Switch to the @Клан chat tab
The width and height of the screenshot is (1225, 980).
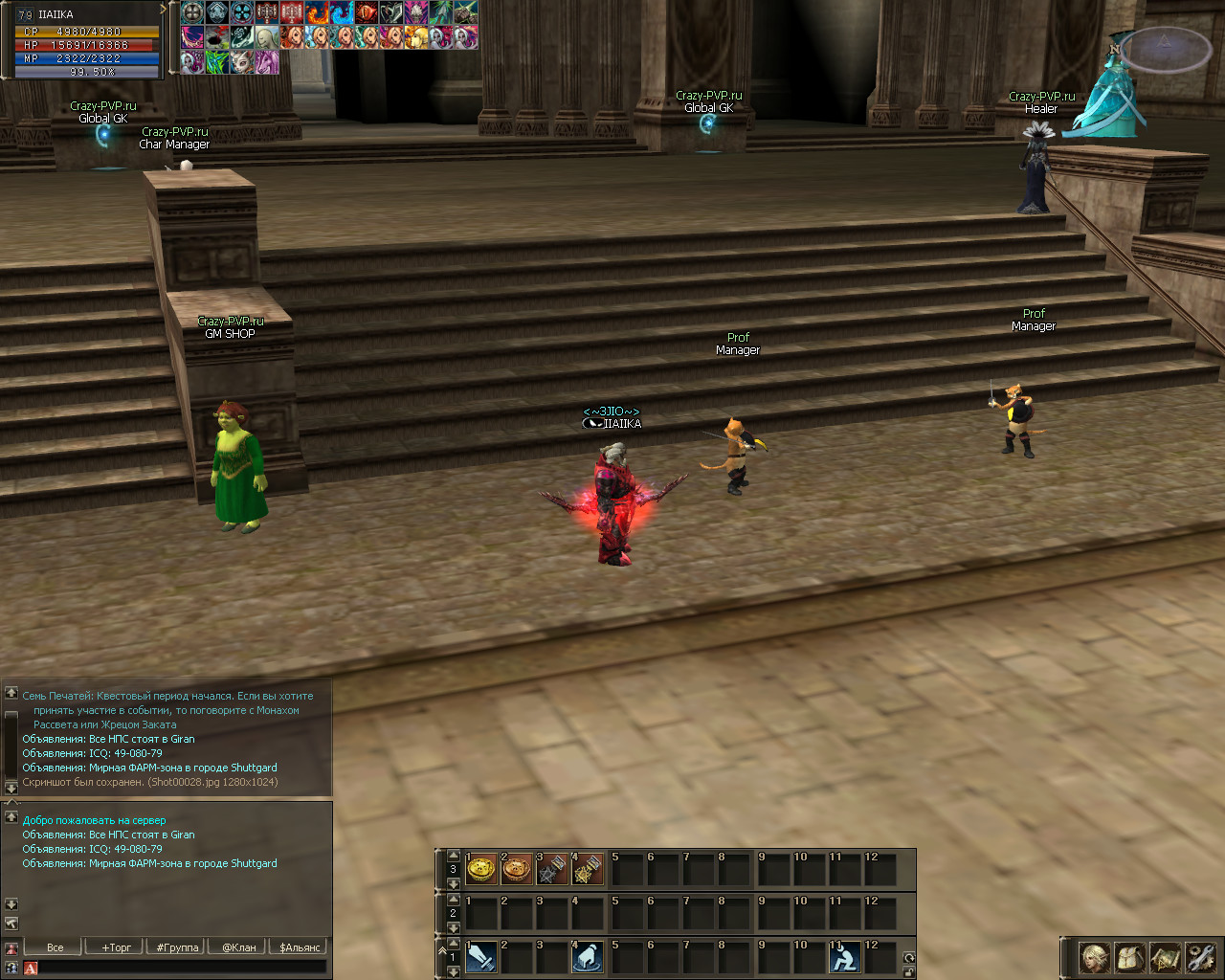(x=239, y=947)
